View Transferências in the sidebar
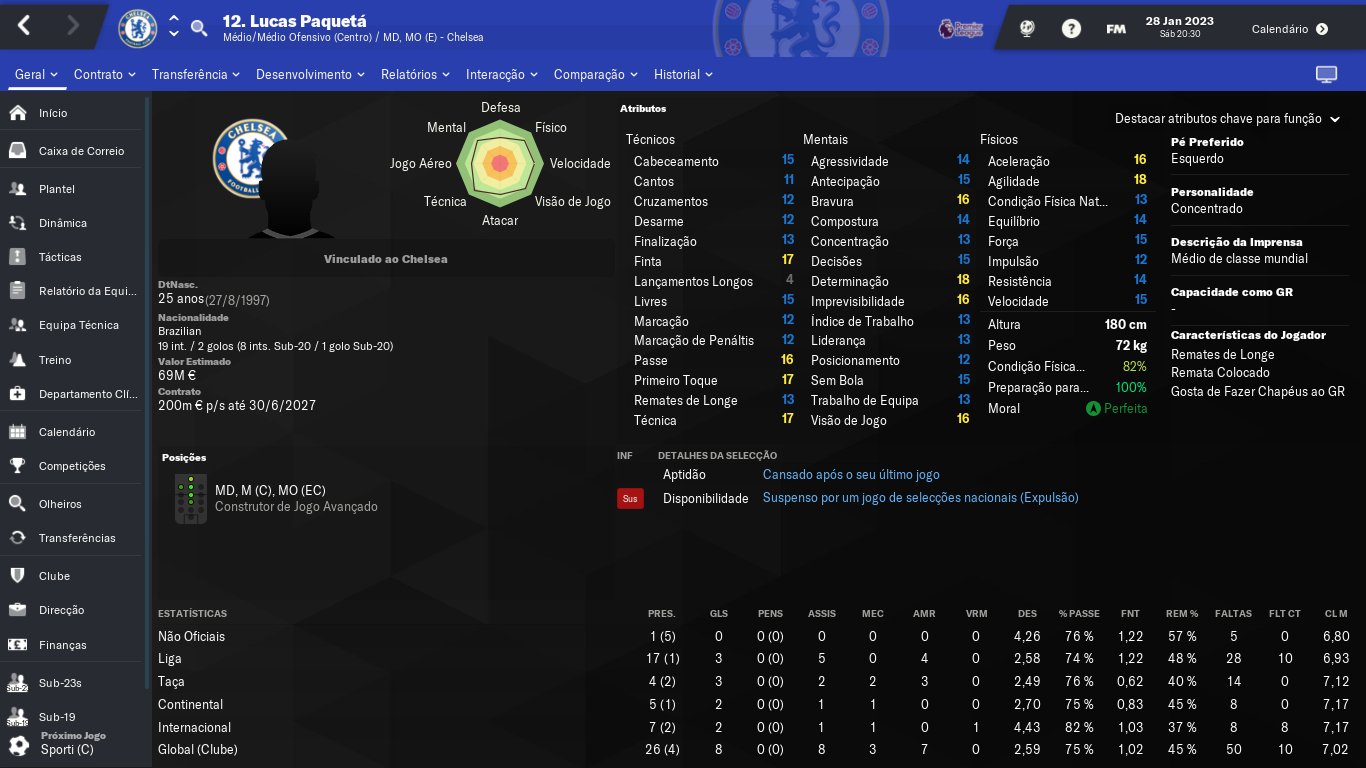1366x768 pixels. (x=77, y=538)
